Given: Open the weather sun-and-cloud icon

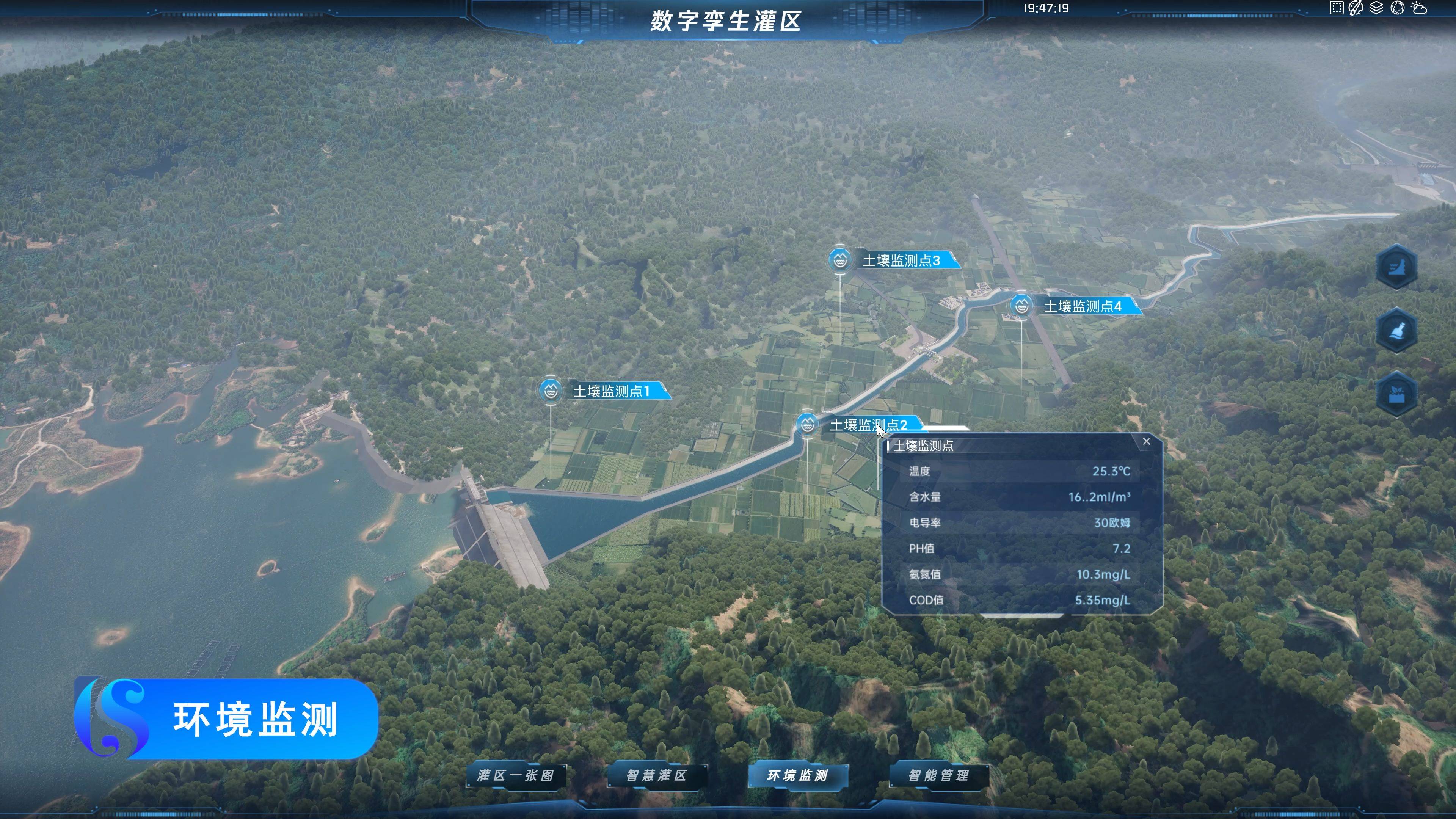Looking at the screenshot, I should click(1419, 8).
